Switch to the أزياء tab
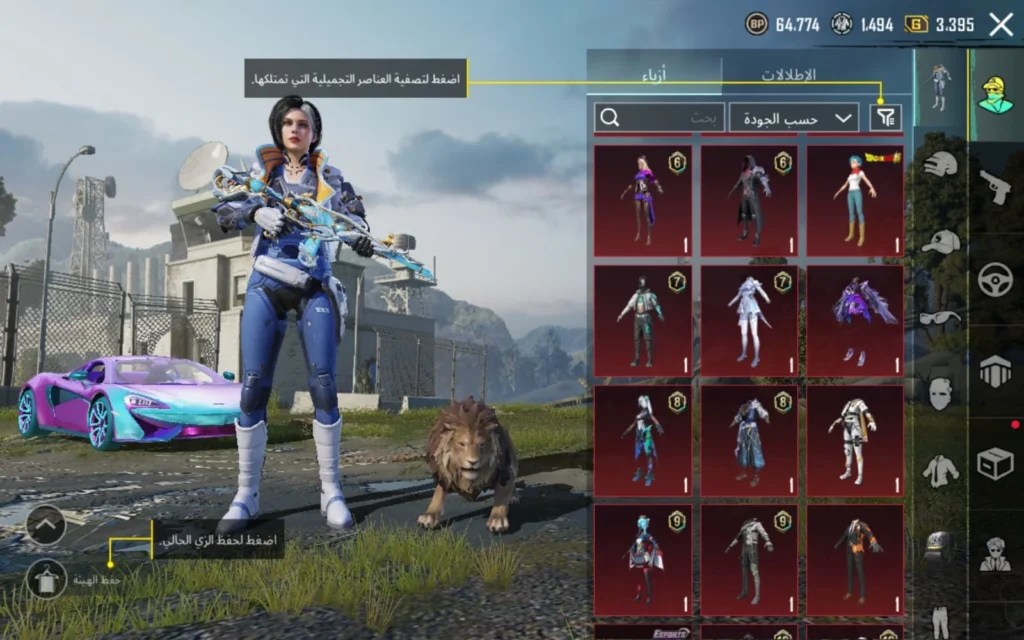 pyautogui.click(x=654, y=75)
